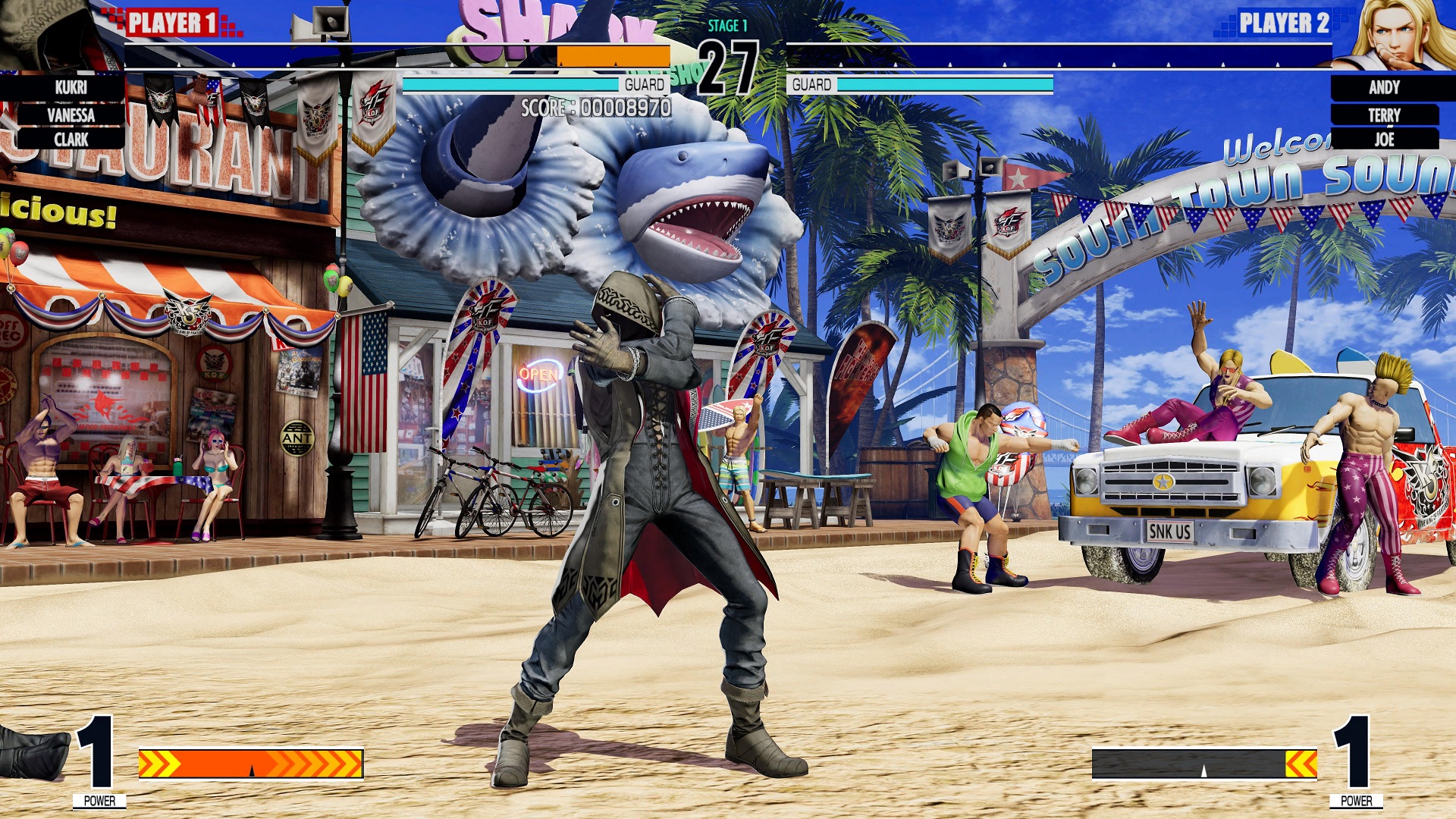Select Joe in the Player 2 roster
The width and height of the screenshot is (1456, 819).
pos(1384,140)
